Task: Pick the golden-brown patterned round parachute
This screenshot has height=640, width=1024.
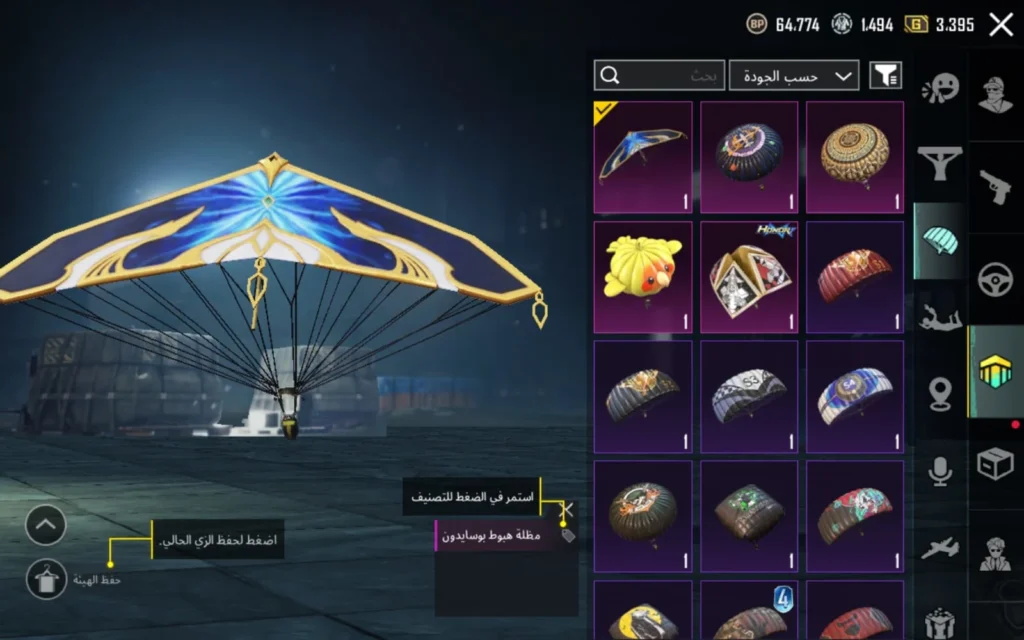Action: 855,157
